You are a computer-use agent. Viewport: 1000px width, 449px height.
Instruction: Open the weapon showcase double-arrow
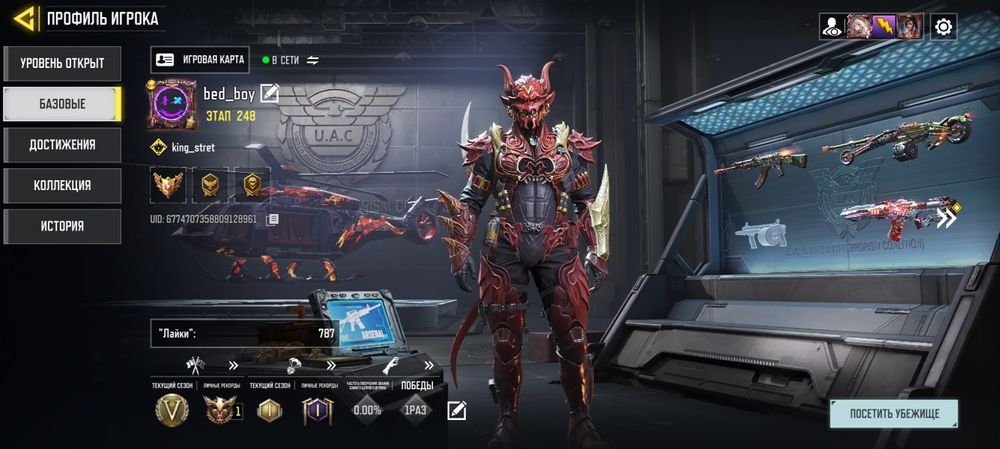(x=945, y=217)
